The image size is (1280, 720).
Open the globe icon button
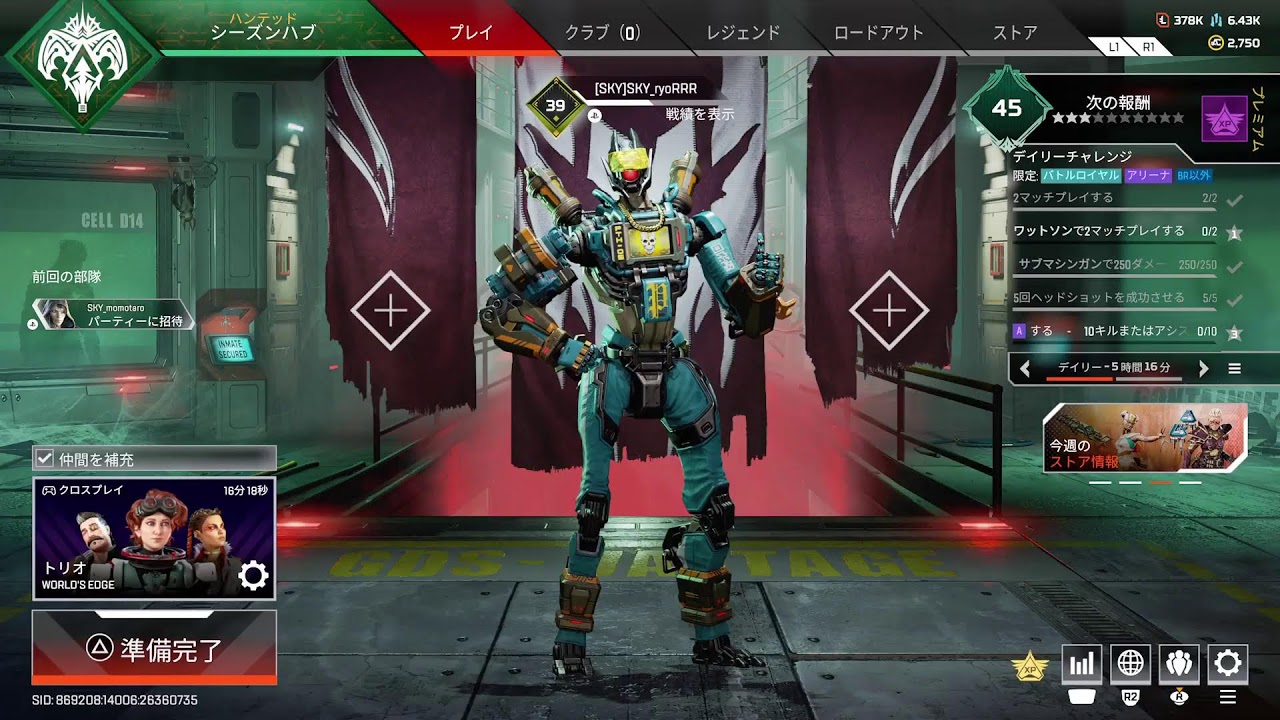(x=1130, y=663)
